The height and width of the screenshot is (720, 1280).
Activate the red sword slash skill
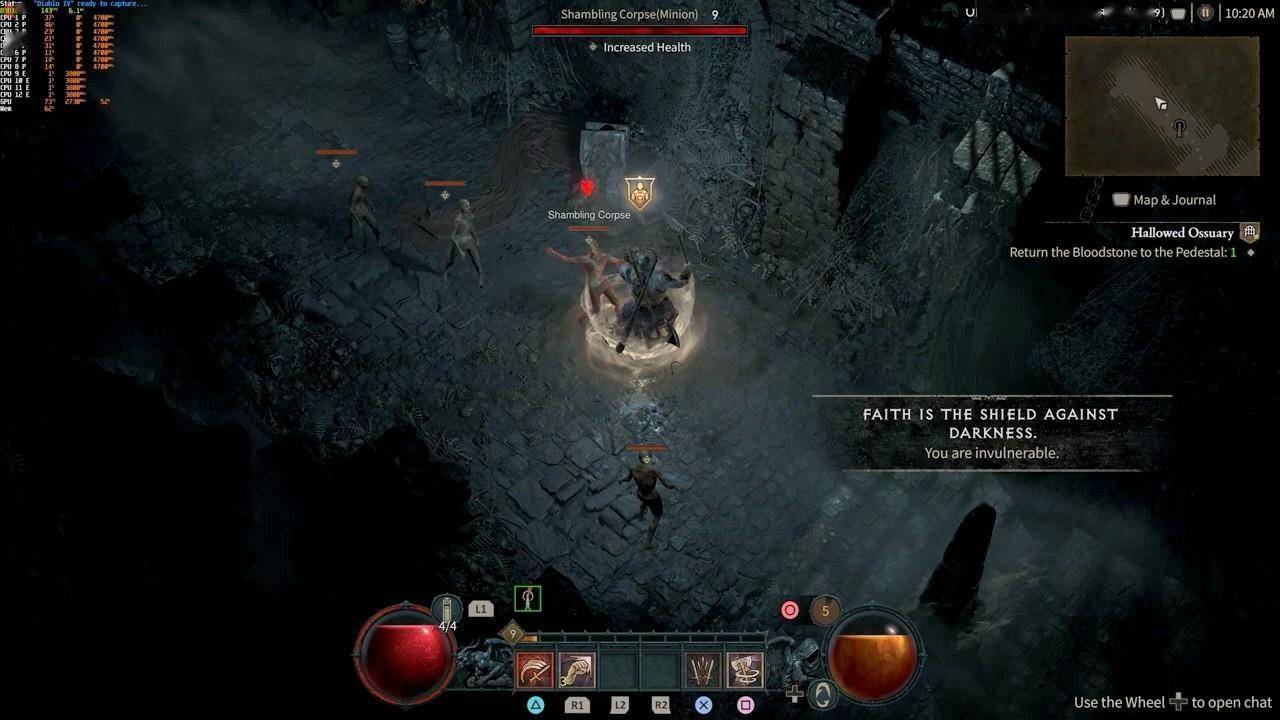coord(535,670)
